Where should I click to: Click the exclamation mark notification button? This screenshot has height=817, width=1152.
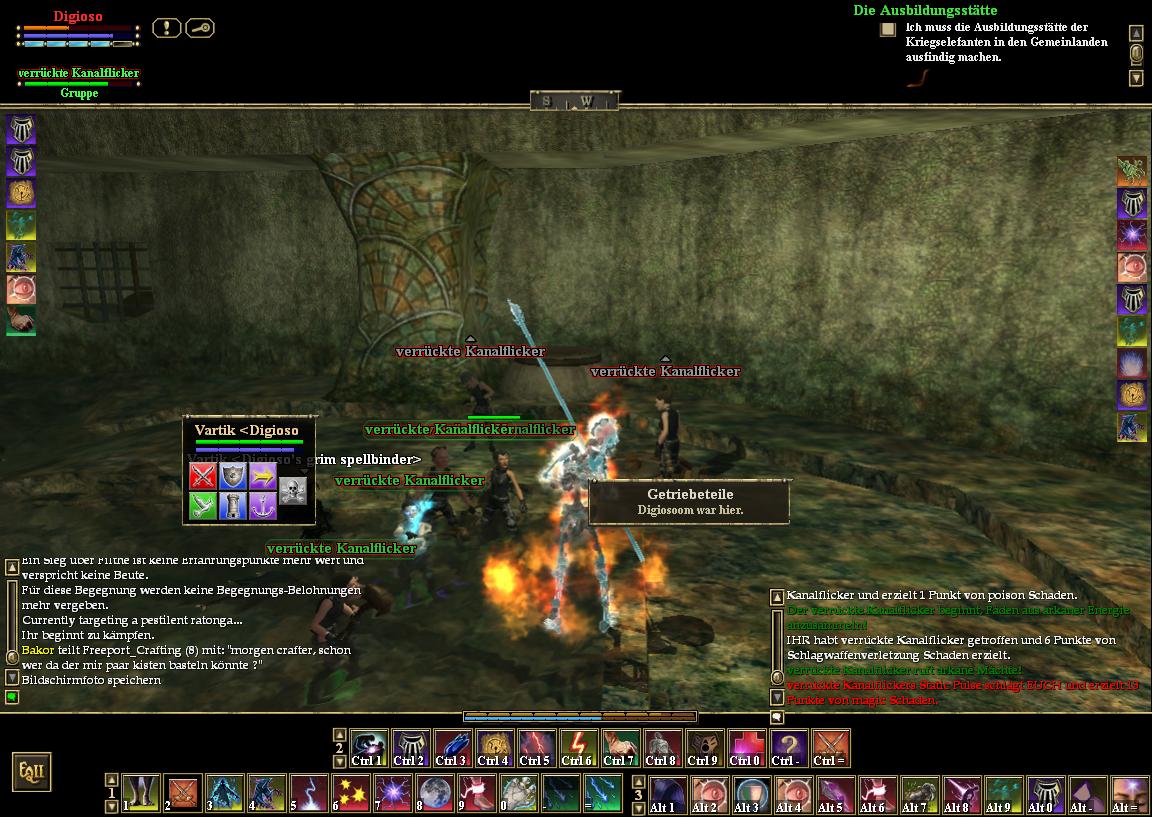(166, 28)
